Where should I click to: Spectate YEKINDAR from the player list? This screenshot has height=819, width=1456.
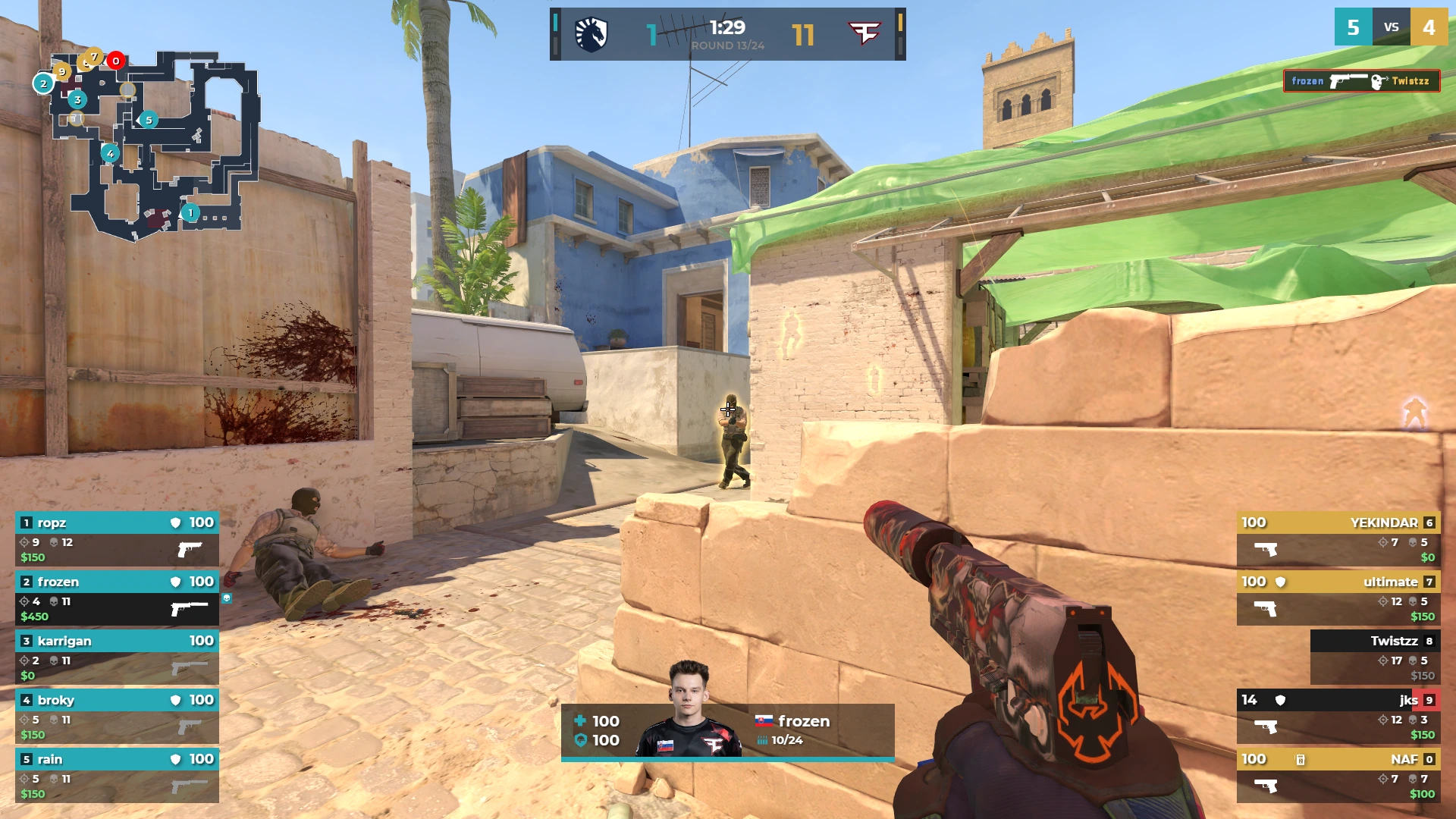pyautogui.click(x=1338, y=538)
